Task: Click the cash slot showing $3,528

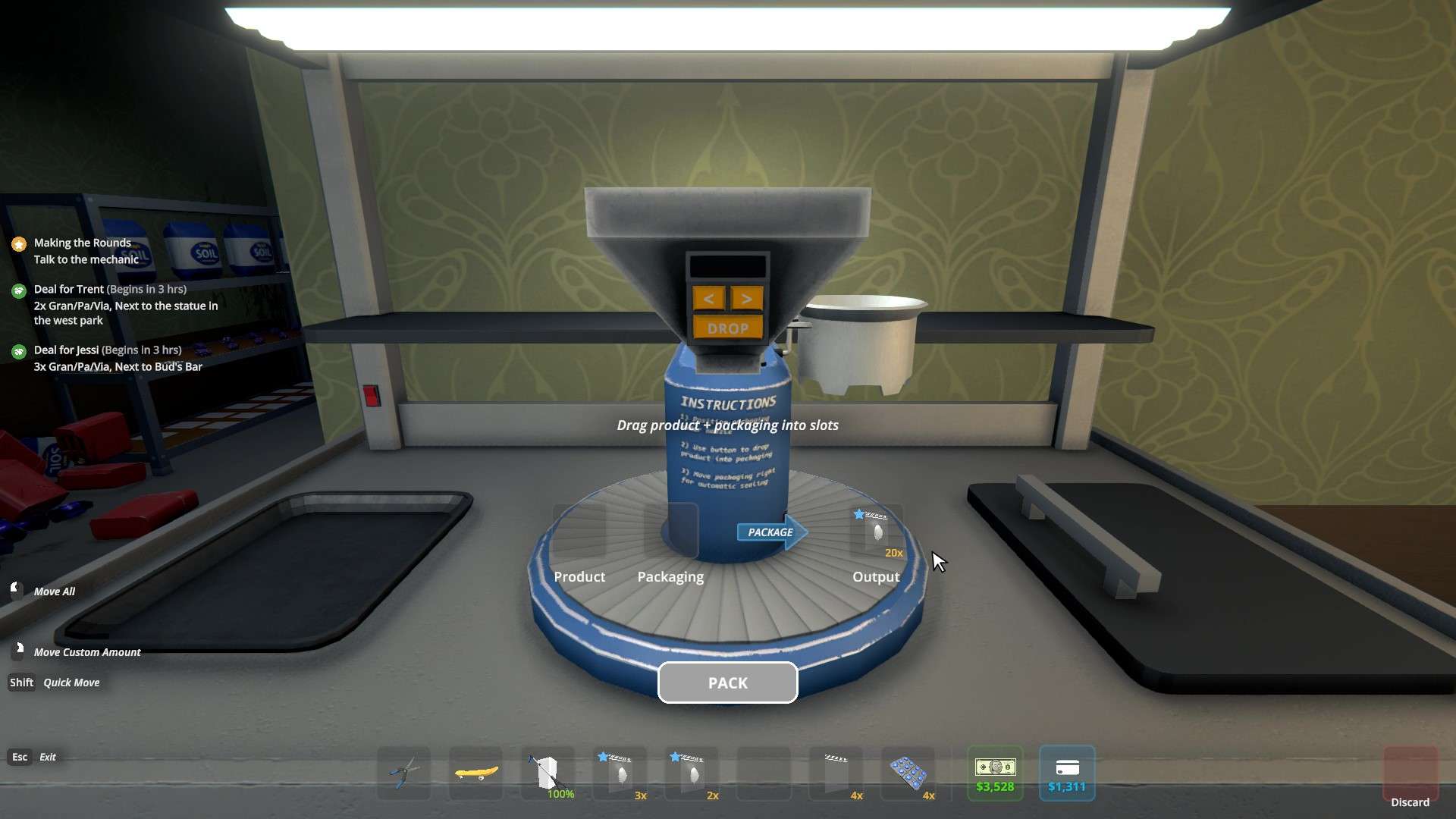Action: [995, 773]
